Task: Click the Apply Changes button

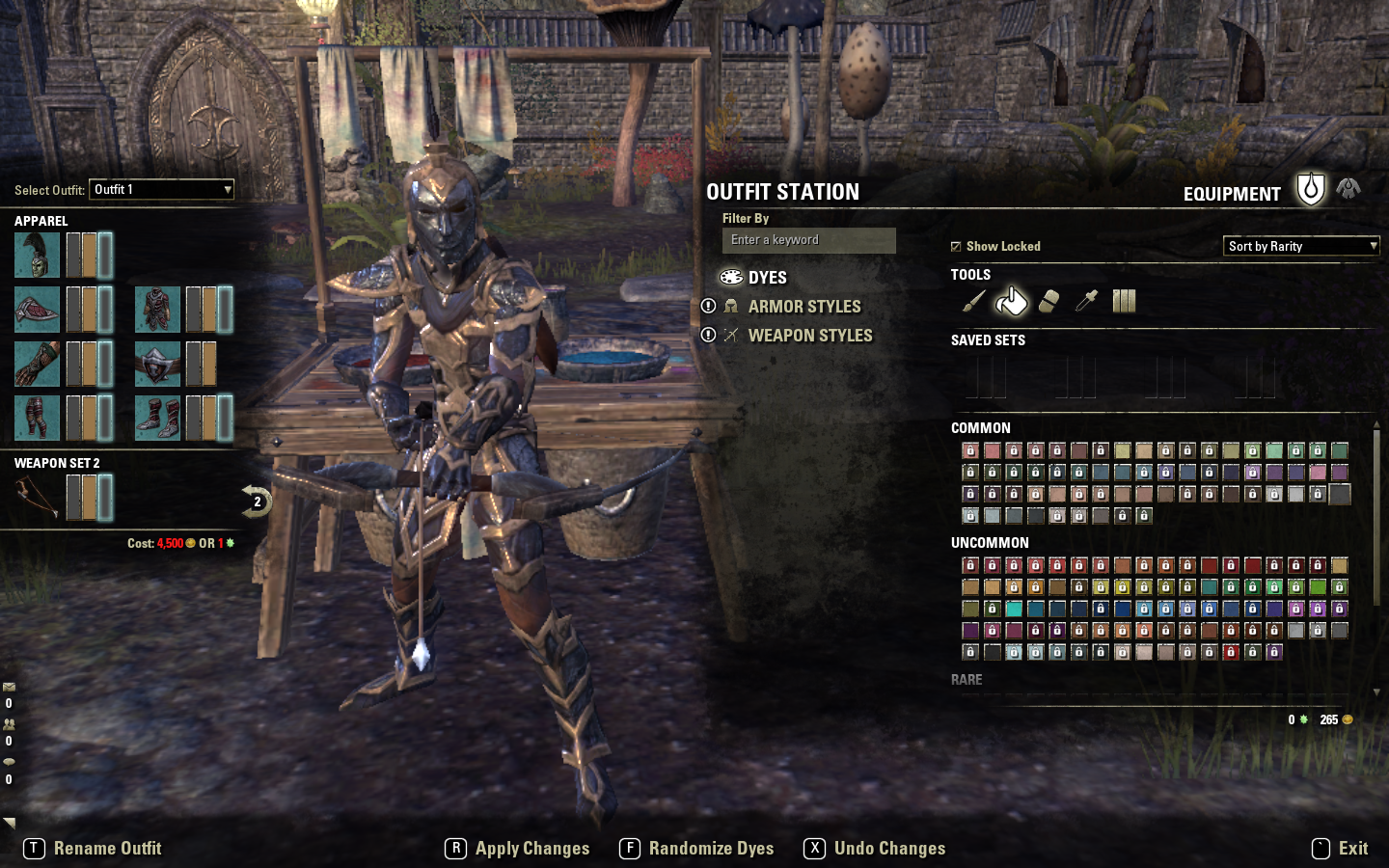Action: [518, 849]
